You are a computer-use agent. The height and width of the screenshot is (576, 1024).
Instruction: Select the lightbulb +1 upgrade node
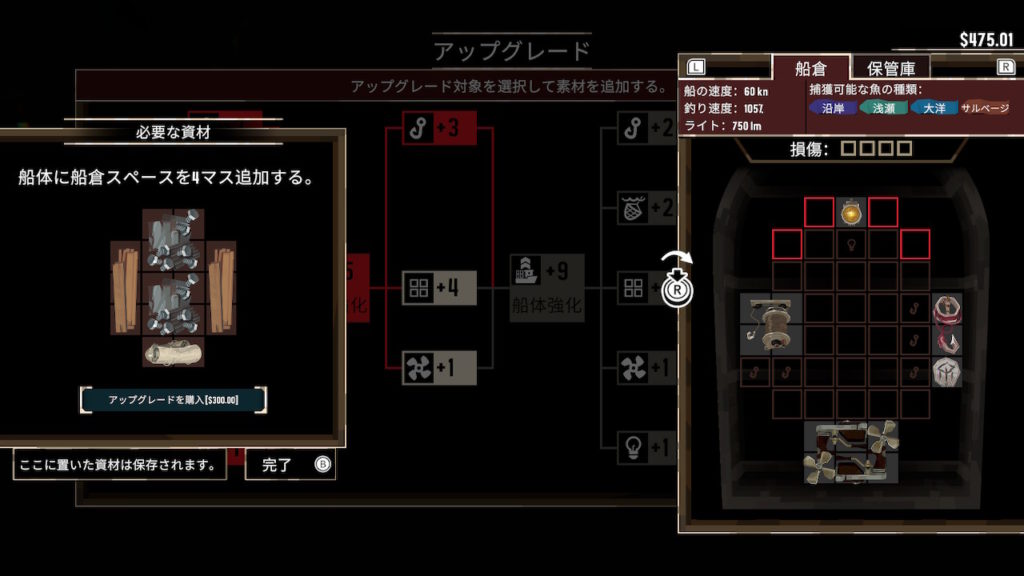[x=645, y=447]
